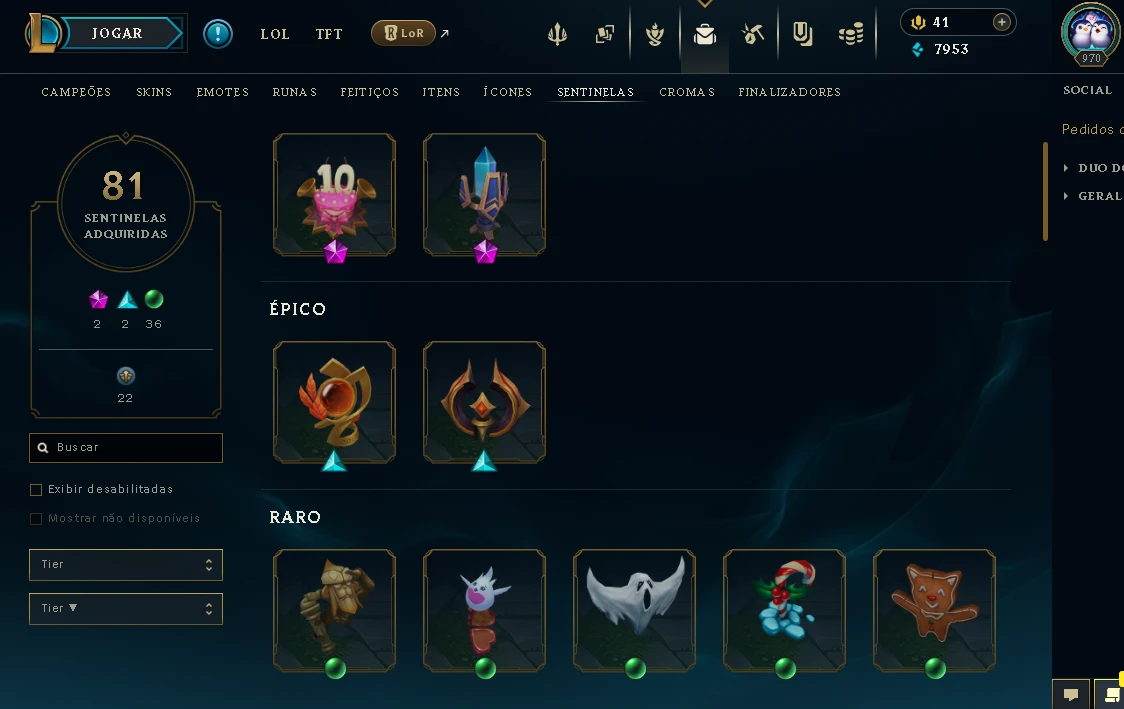Click the plus button to buy RP
Image resolution: width=1124 pixels, height=709 pixels.
coord(1001,22)
